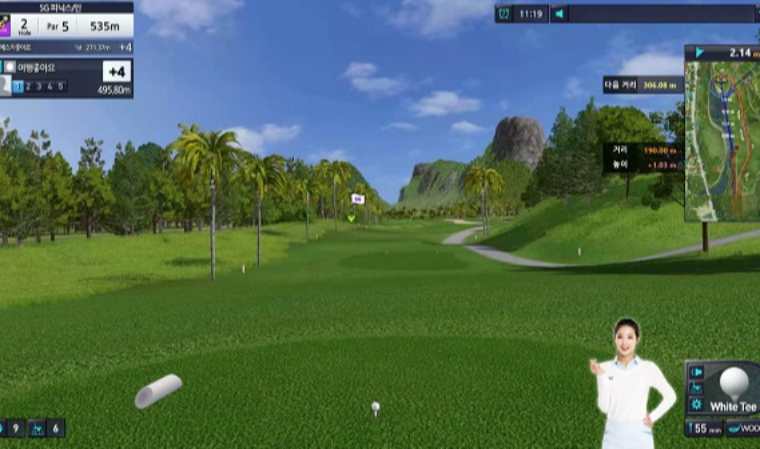Click the alarm clock icon

coord(505,14)
